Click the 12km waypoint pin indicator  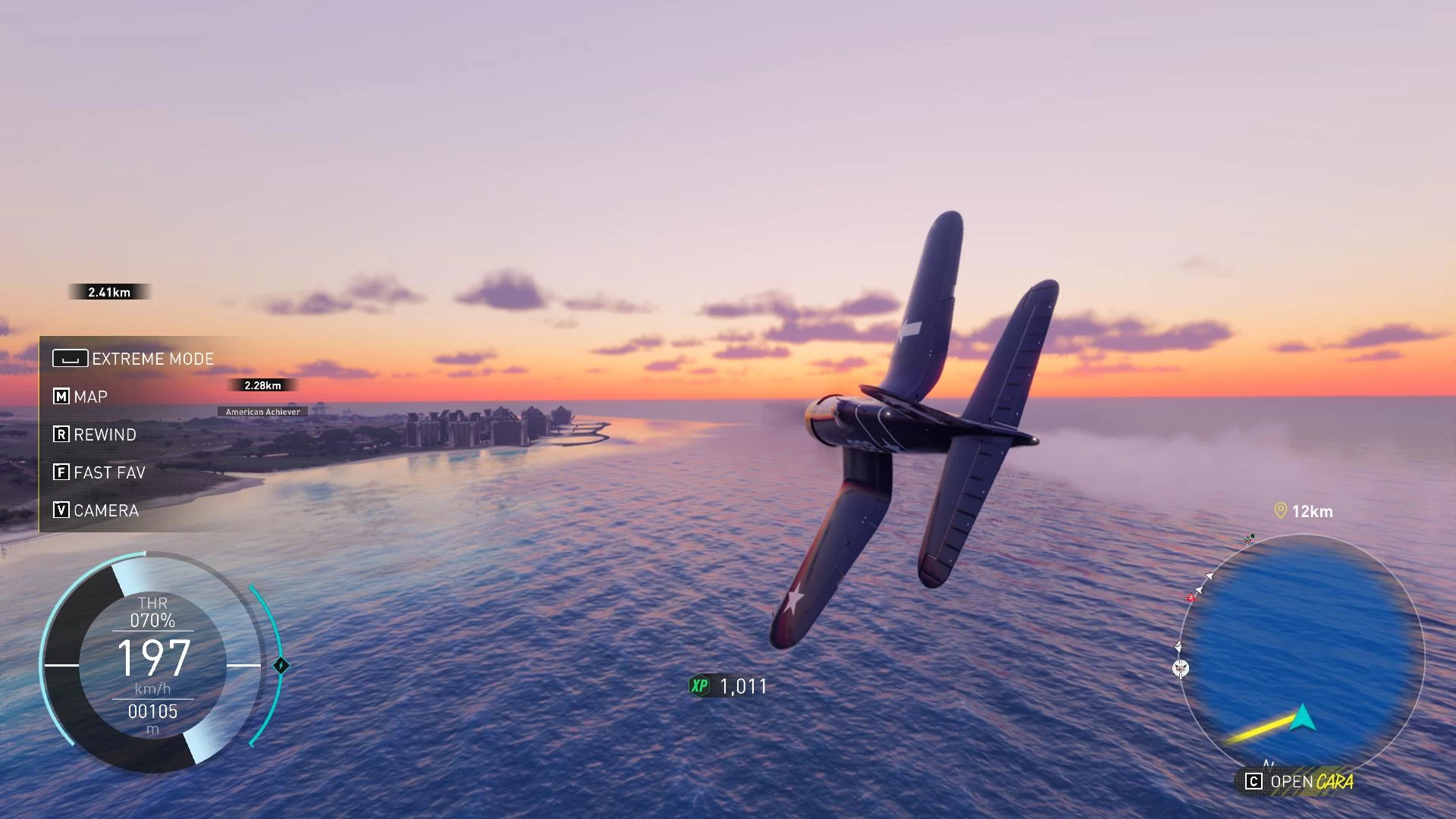1281,511
